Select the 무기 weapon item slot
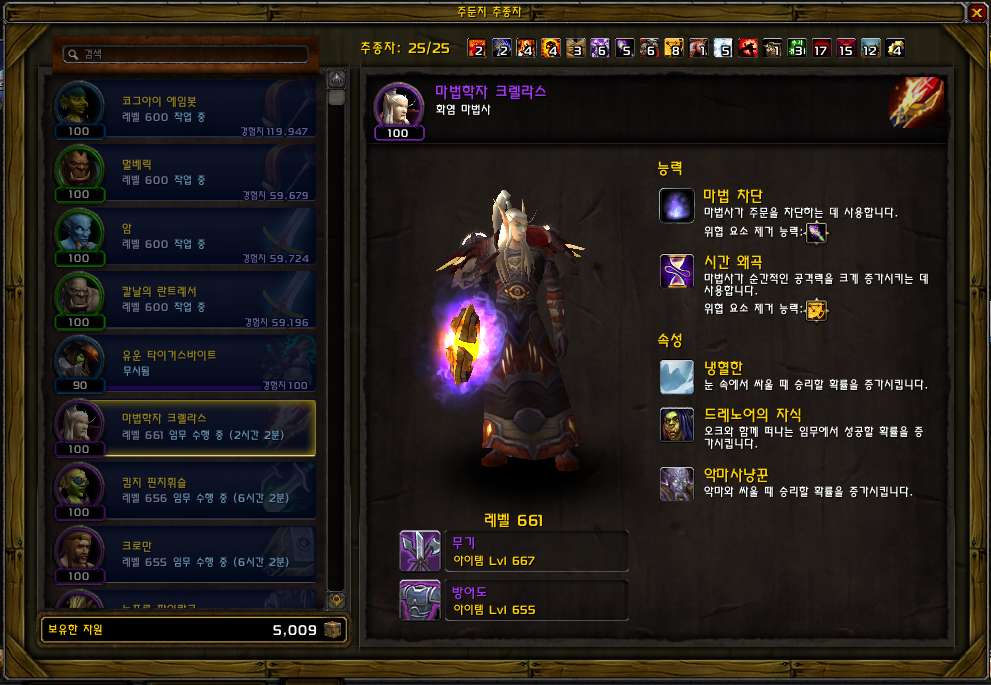 point(418,551)
